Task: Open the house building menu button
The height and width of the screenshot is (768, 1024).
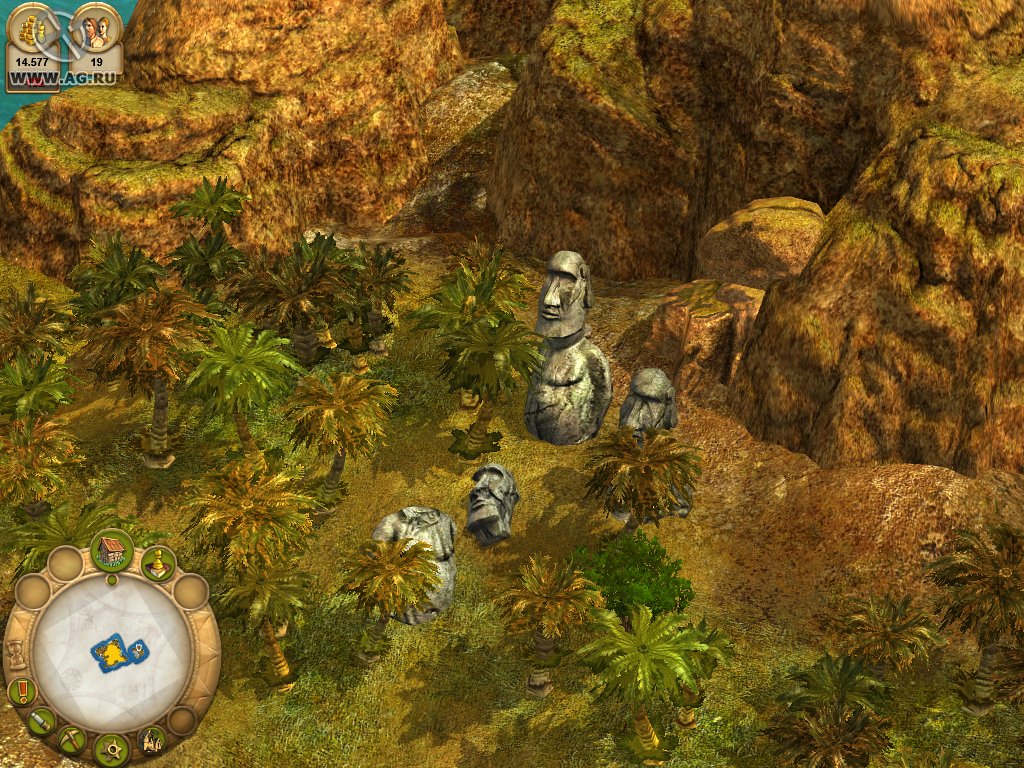Action: tap(112, 550)
